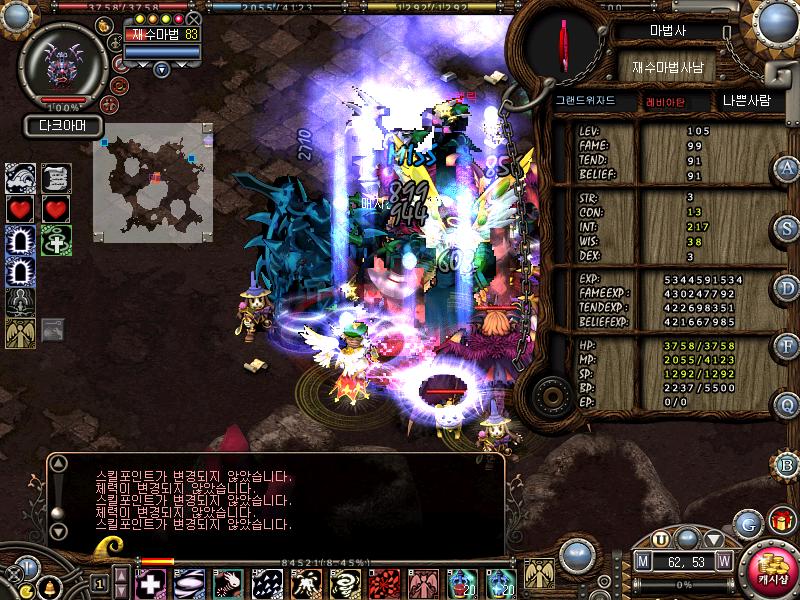Select the golden angel skill slot
Screen dimensions: 800x600
click(539, 574)
